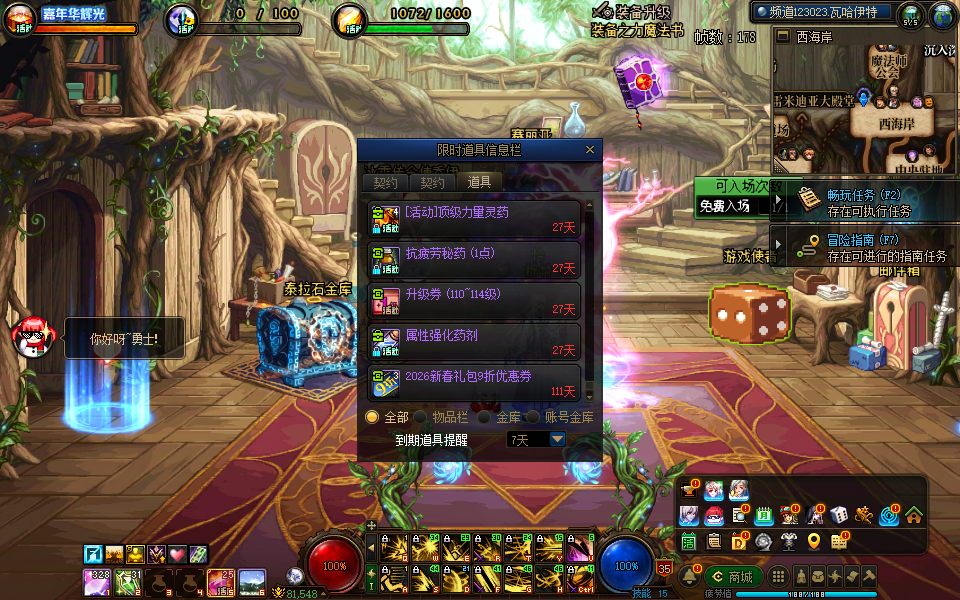Click the yellow map pin icon
960x600 pixels.
coord(813,541)
